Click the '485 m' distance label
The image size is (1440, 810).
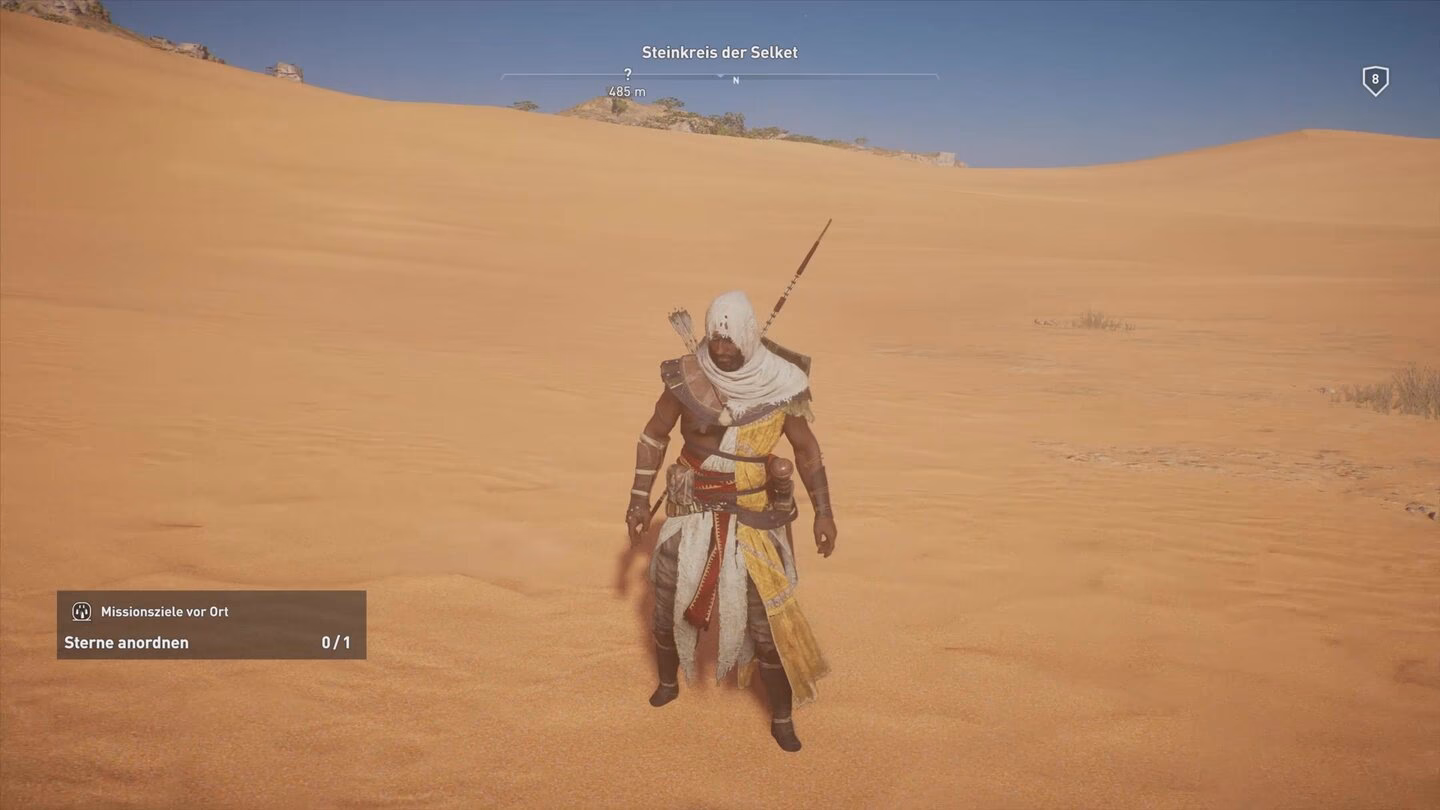click(628, 91)
